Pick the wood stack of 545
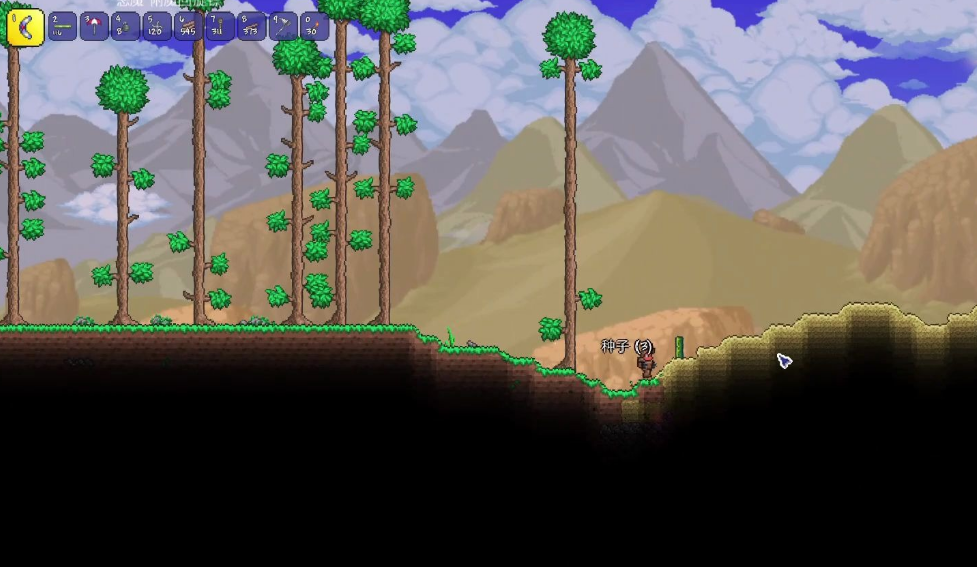 pyautogui.click(x=188, y=26)
